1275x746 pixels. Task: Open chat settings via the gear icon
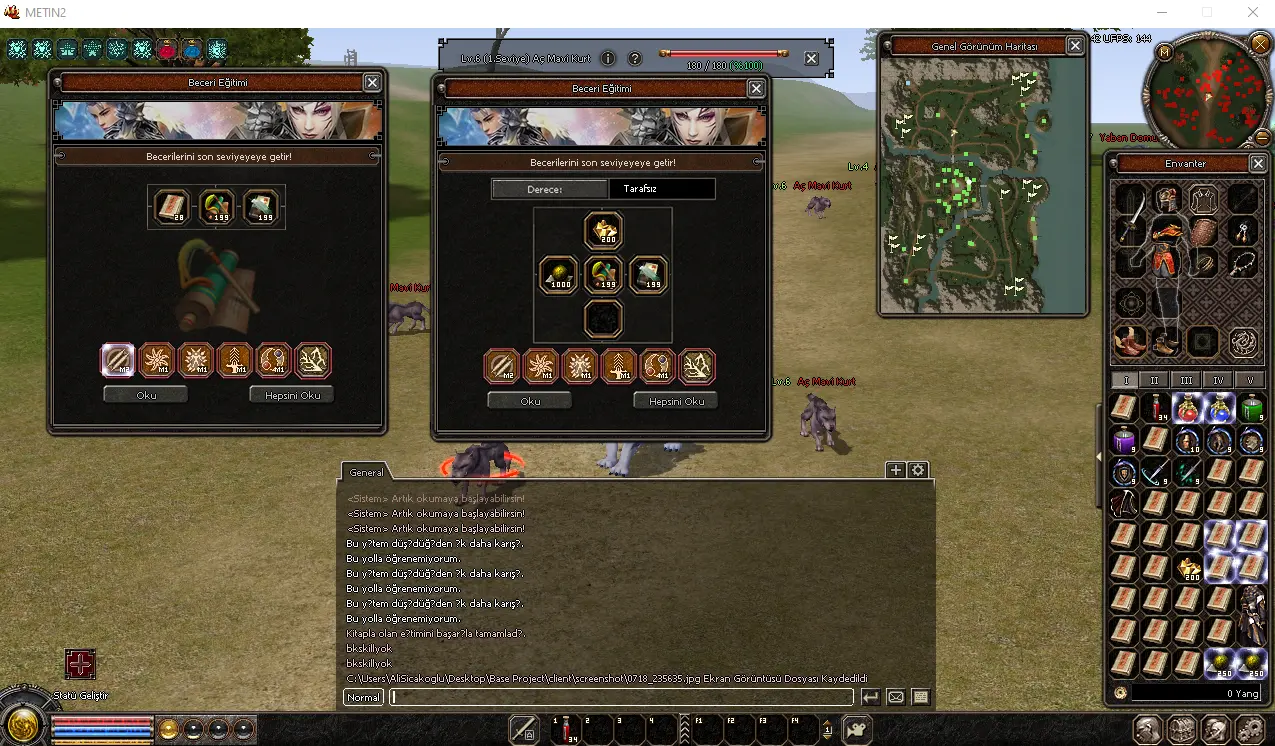tap(918, 470)
